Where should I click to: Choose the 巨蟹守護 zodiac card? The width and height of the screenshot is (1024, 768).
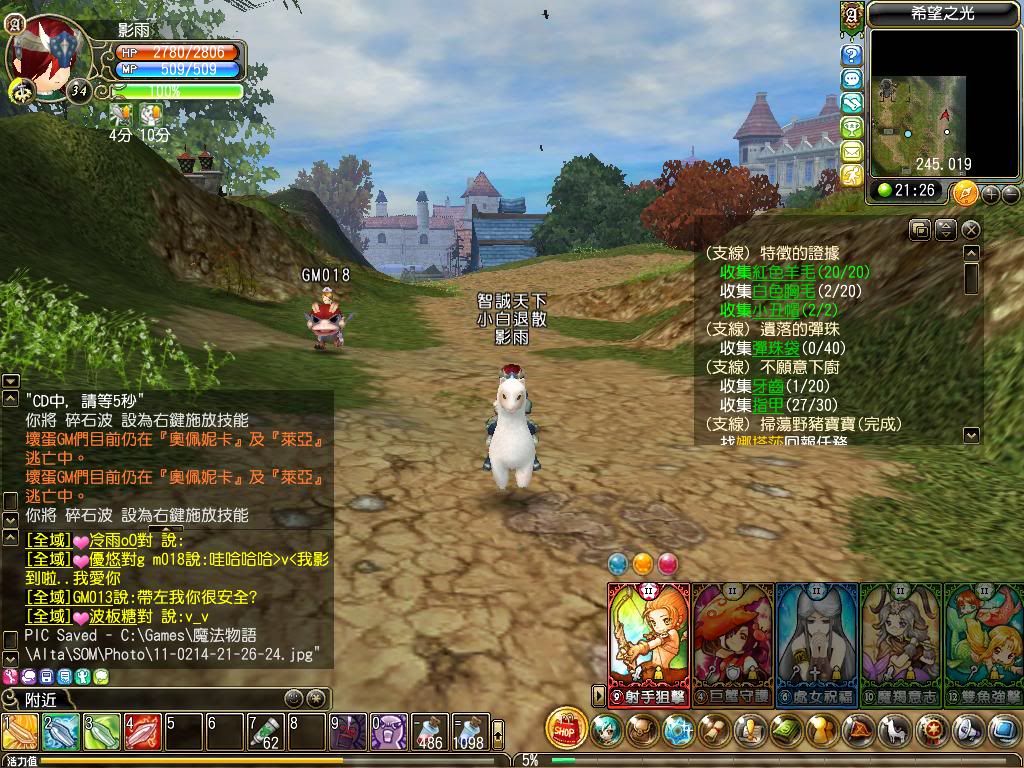(x=733, y=640)
